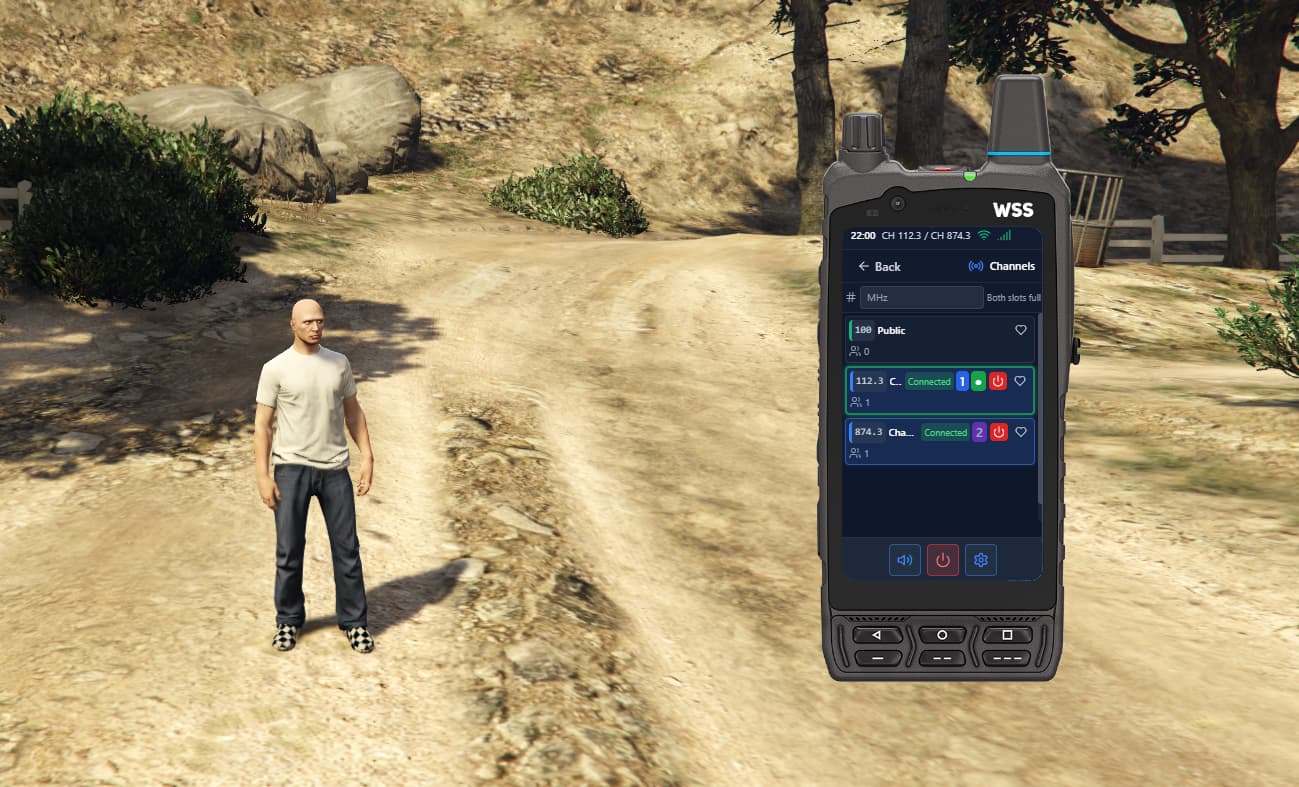The width and height of the screenshot is (1299, 787).
Task: Click the radio's circle home hardware key
Action: point(942,635)
